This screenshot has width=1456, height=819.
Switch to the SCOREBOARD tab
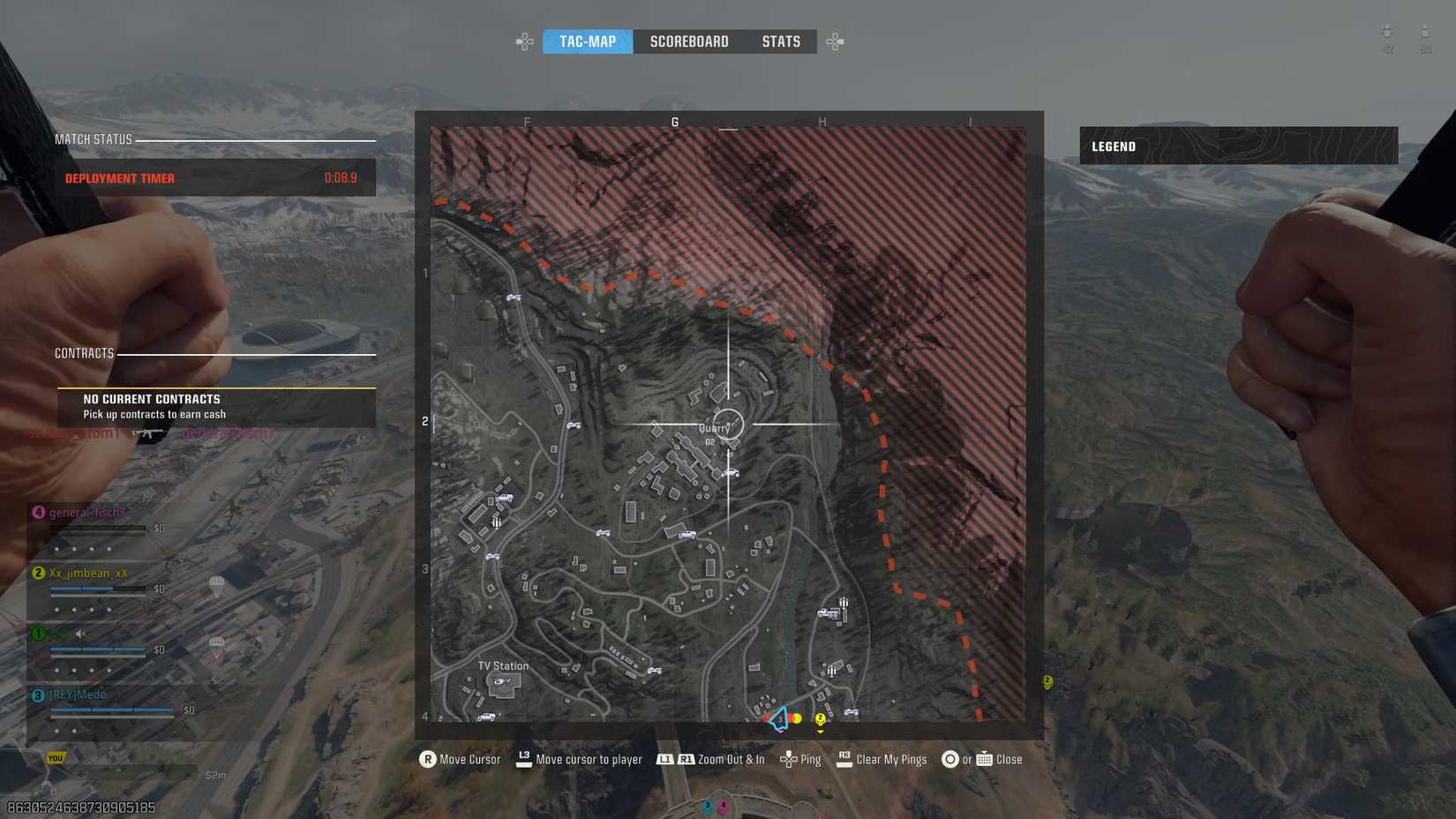pos(689,41)
